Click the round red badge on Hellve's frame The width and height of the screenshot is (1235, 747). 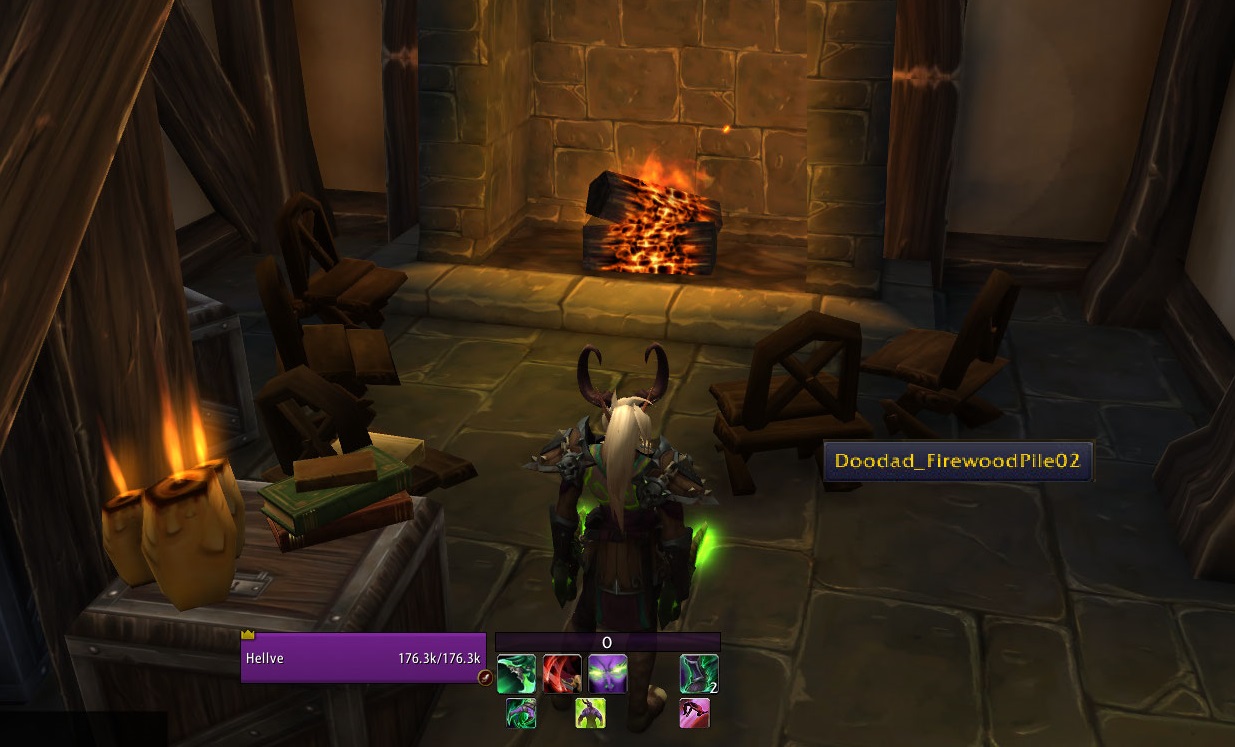pyautogui.click(x=485, y=678)
